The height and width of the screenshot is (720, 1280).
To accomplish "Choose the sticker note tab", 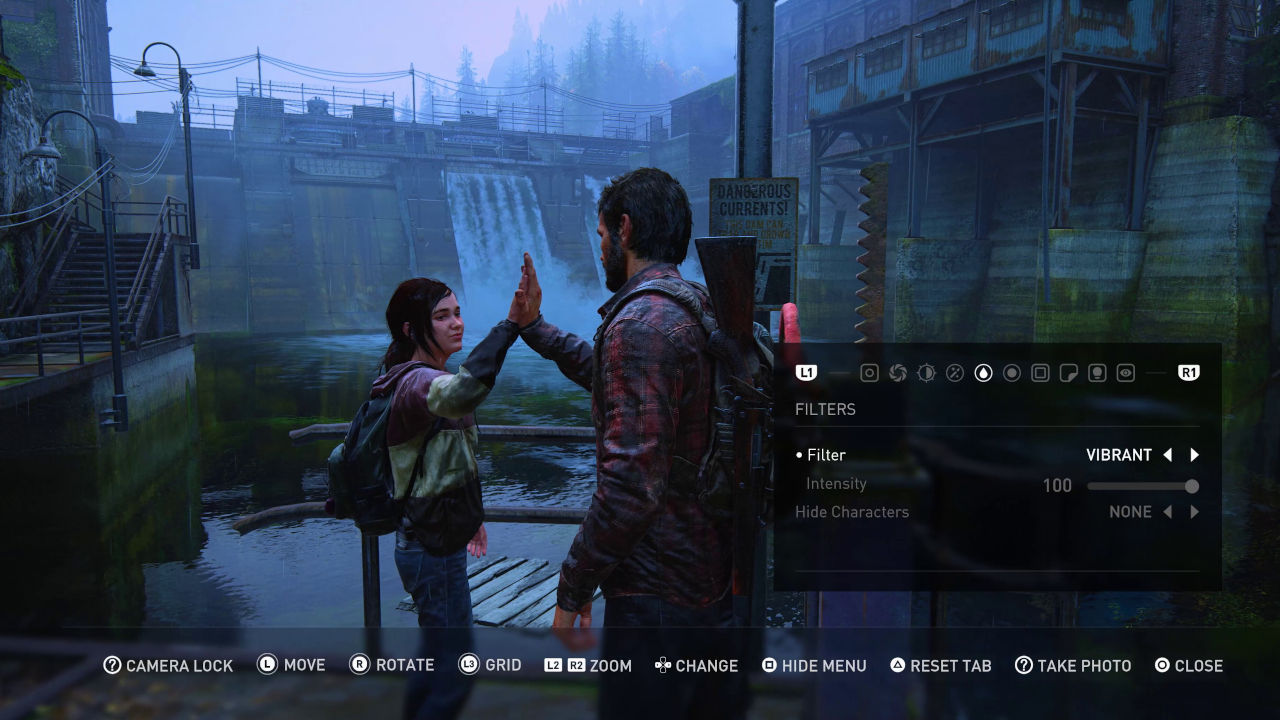I will pos(1068,373).
